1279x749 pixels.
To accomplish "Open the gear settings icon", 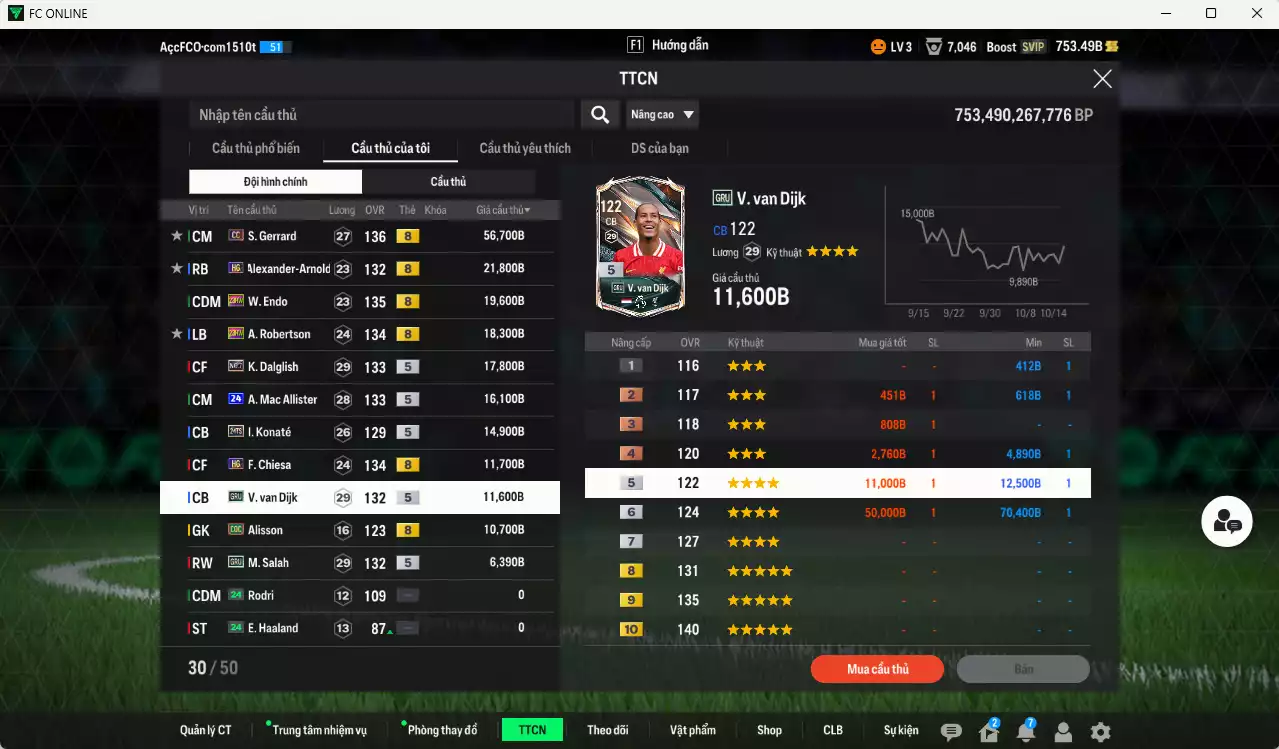I will pyautogui.click(x=1100, y=732).
